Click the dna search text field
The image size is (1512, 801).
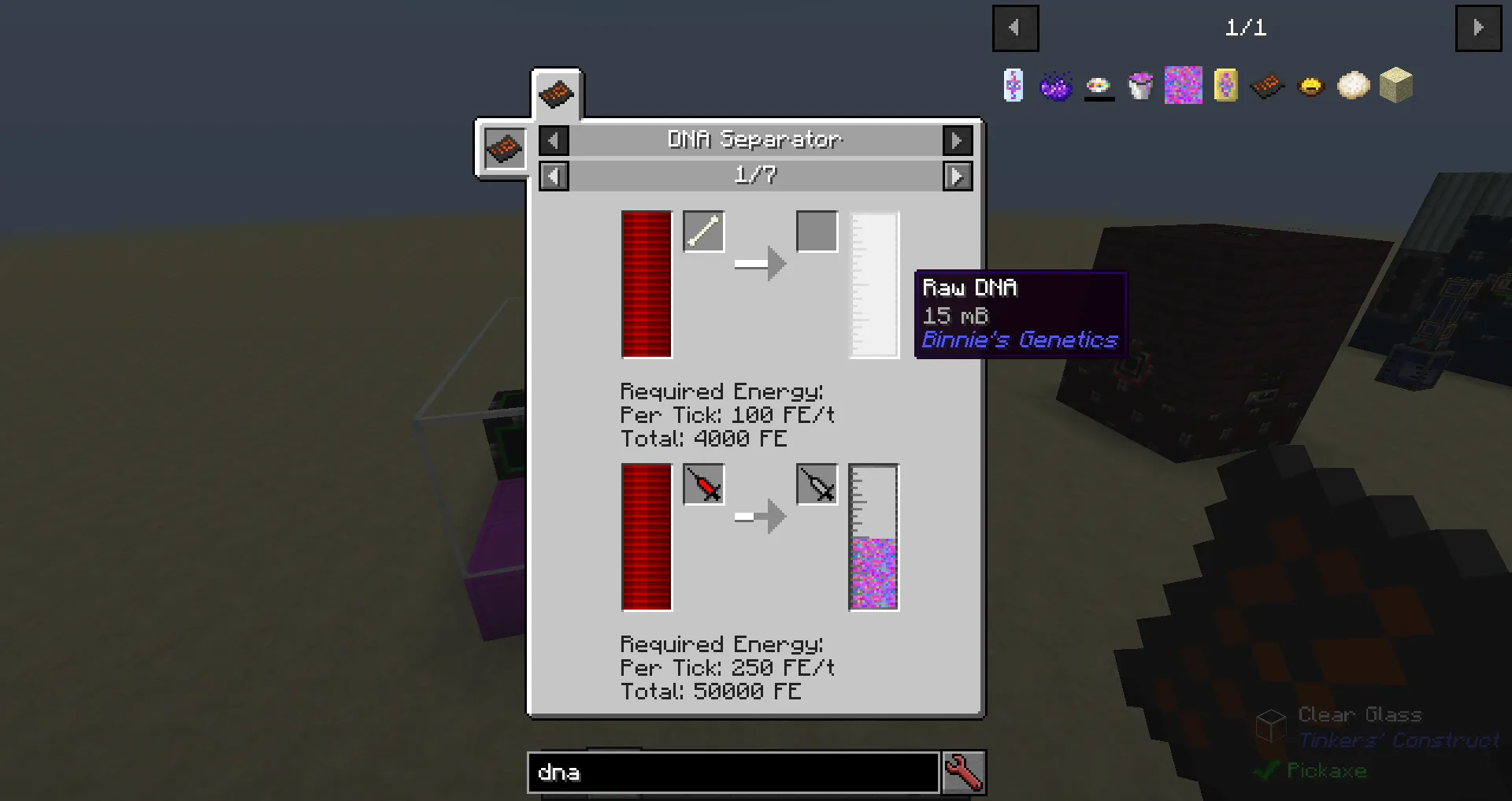point(732,773)
